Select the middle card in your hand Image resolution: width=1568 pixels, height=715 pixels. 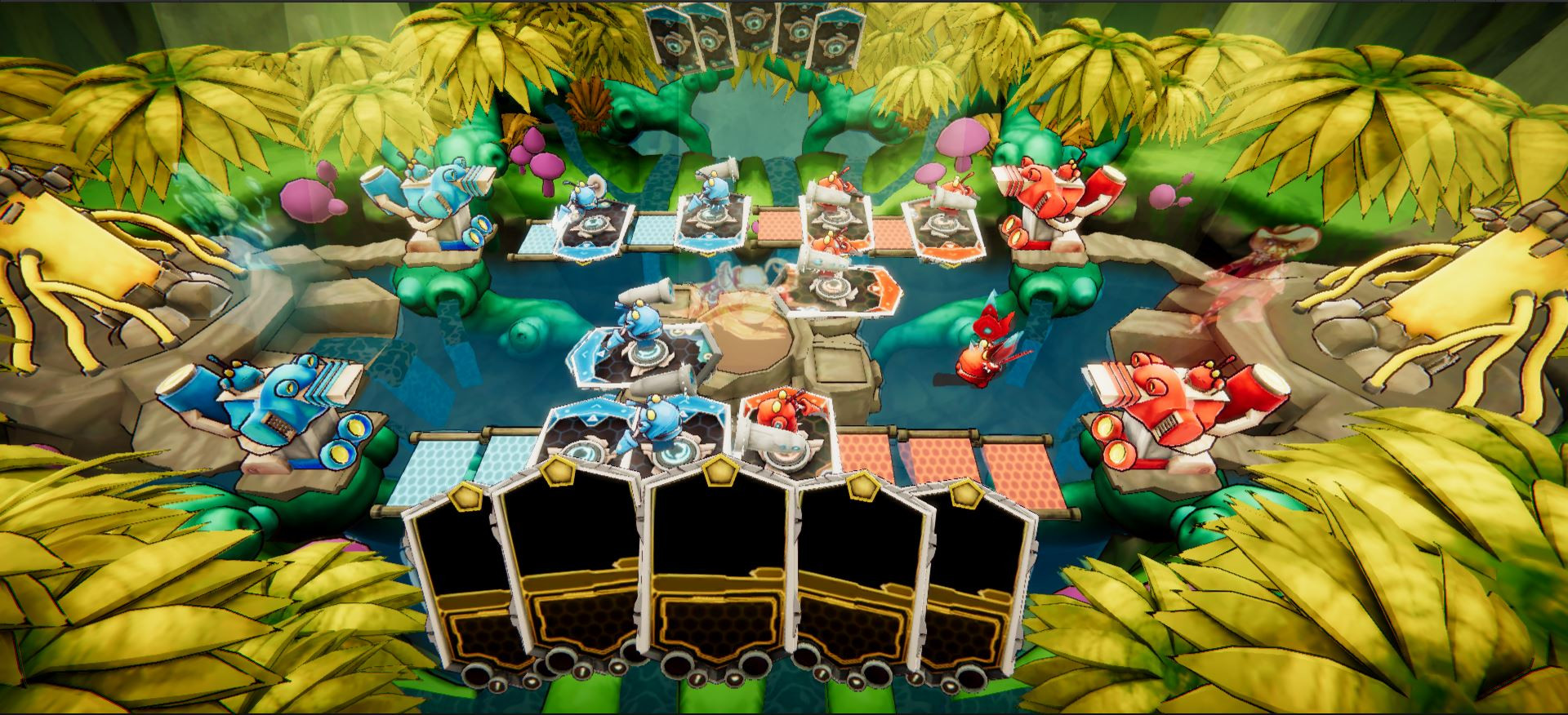tap(720, 571)
